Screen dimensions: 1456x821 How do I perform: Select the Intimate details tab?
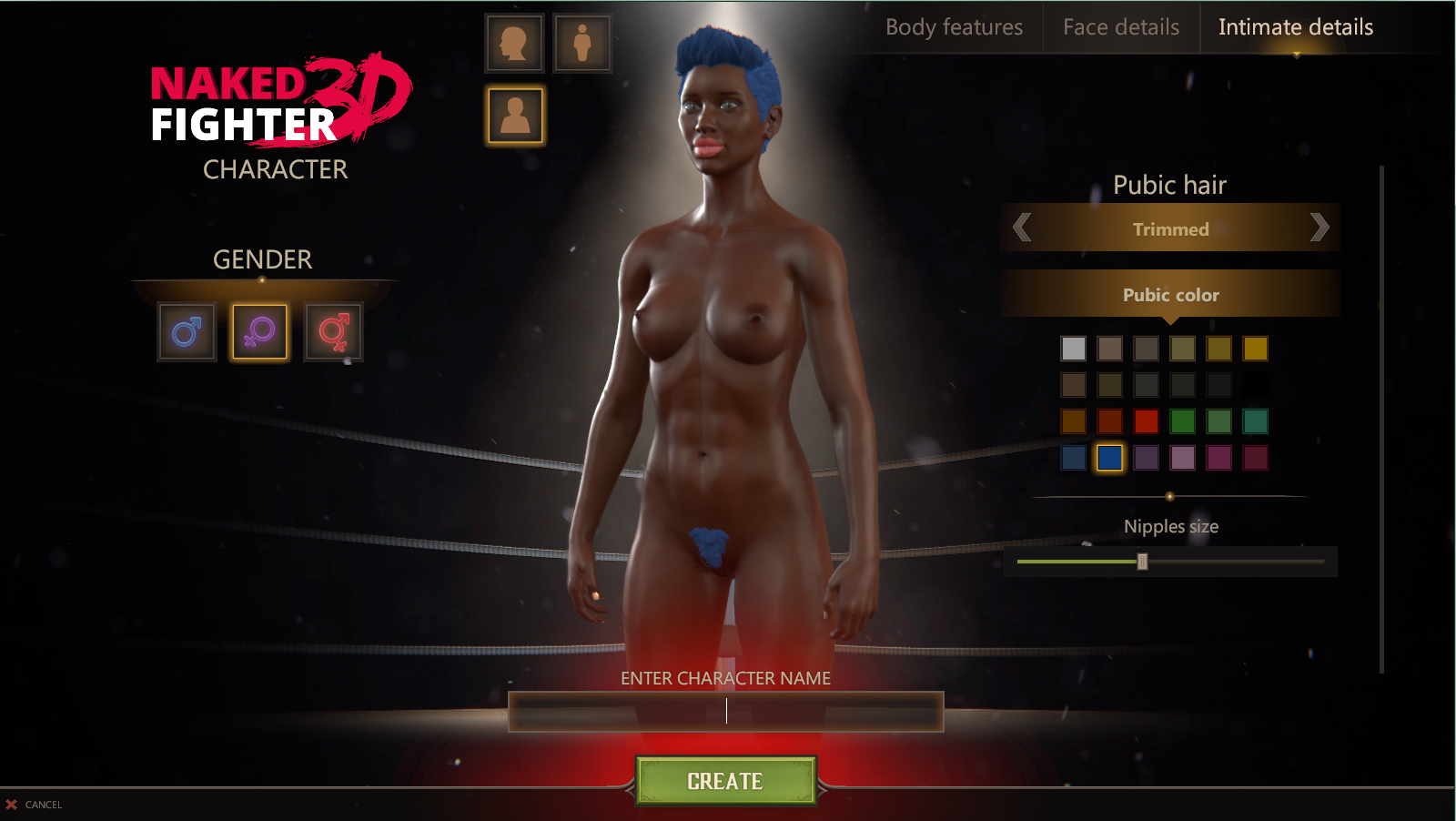(x=1295, y=27)
